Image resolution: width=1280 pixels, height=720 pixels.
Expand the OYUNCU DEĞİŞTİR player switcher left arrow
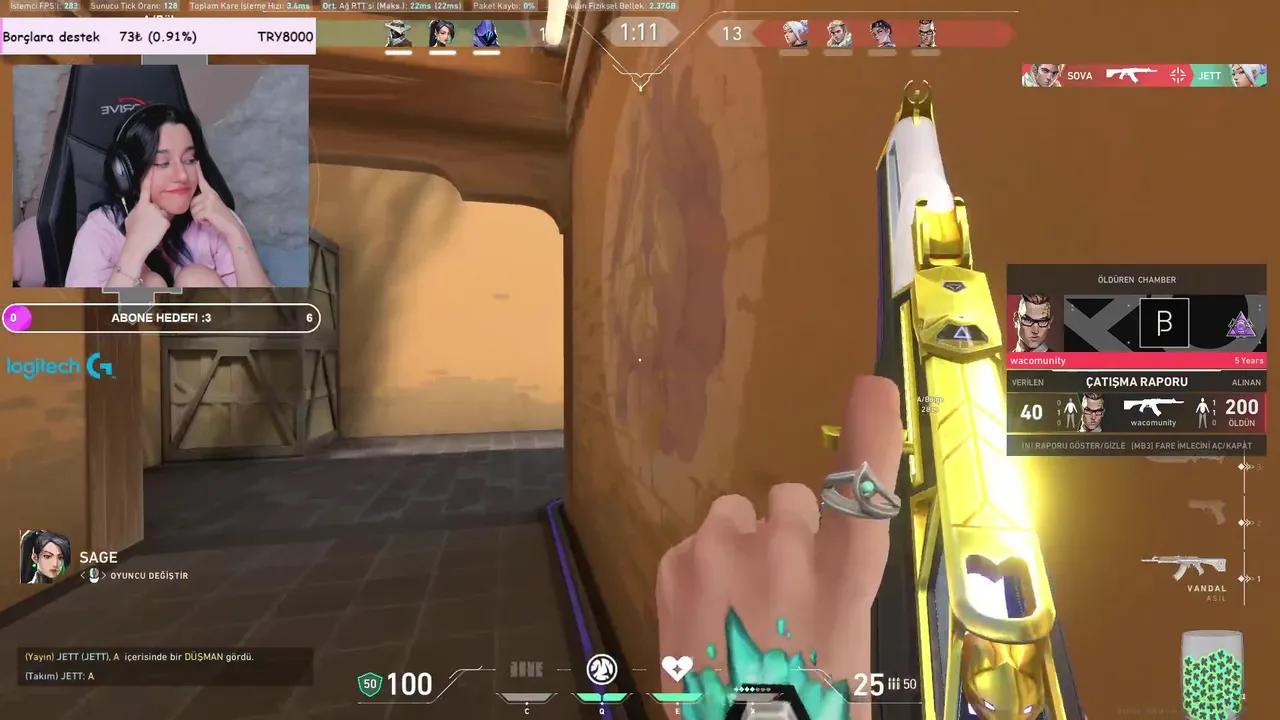(83, 575)
